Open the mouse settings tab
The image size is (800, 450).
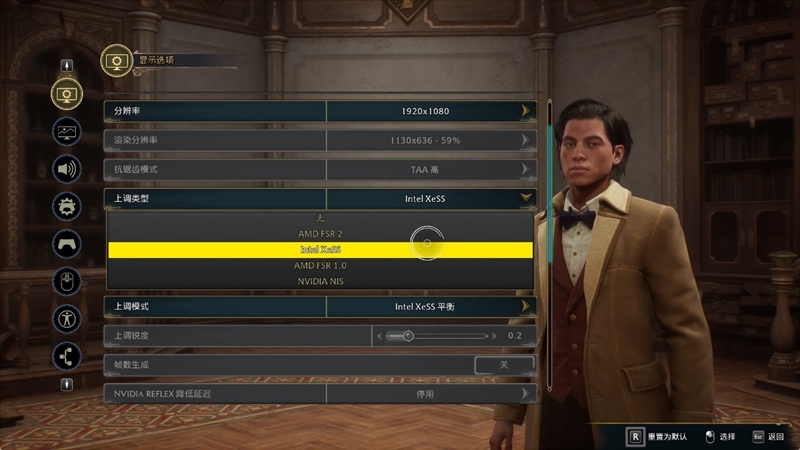pos(67,282)
